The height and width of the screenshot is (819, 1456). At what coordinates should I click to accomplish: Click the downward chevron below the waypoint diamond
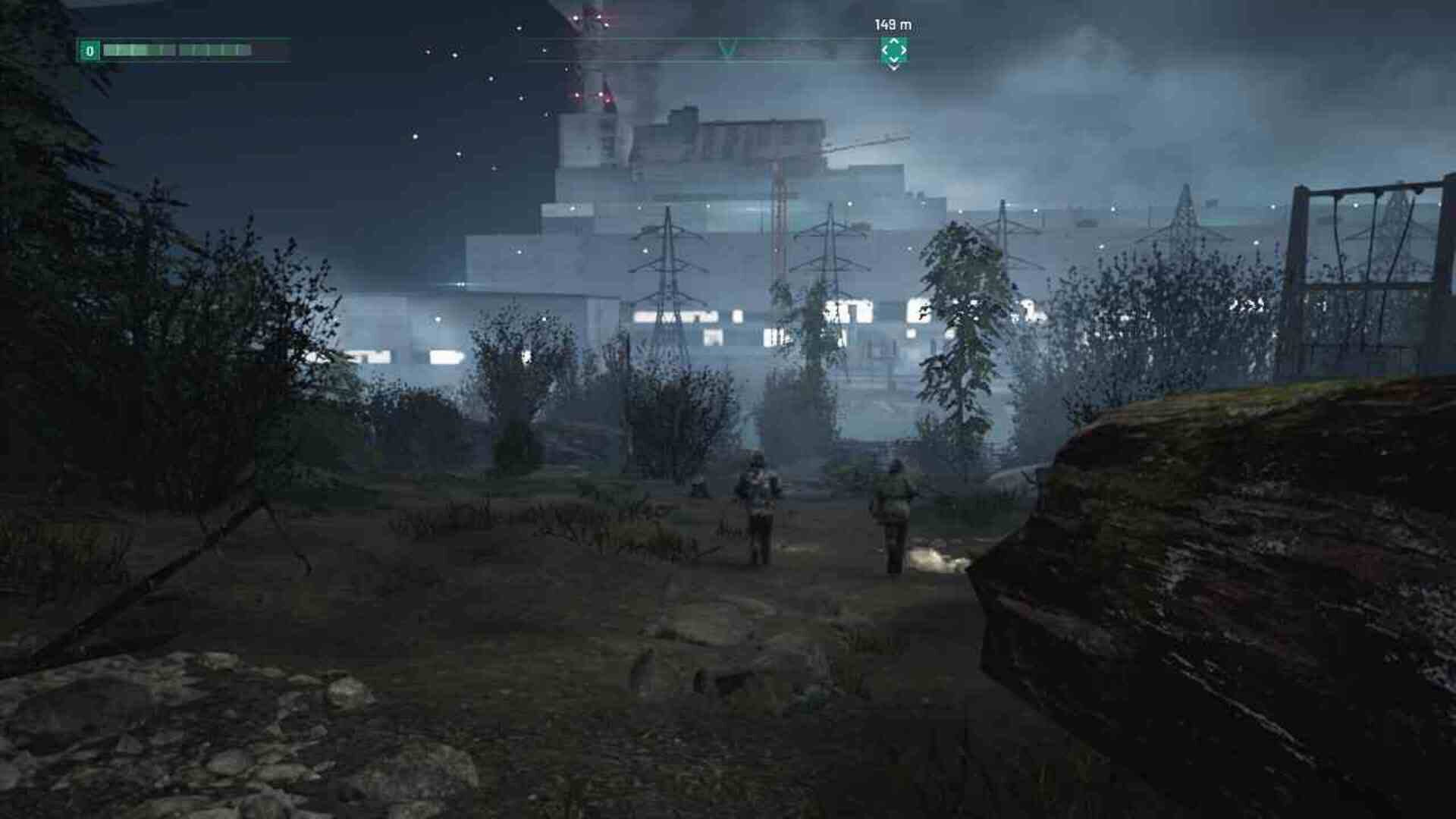[x=893, y=66]
